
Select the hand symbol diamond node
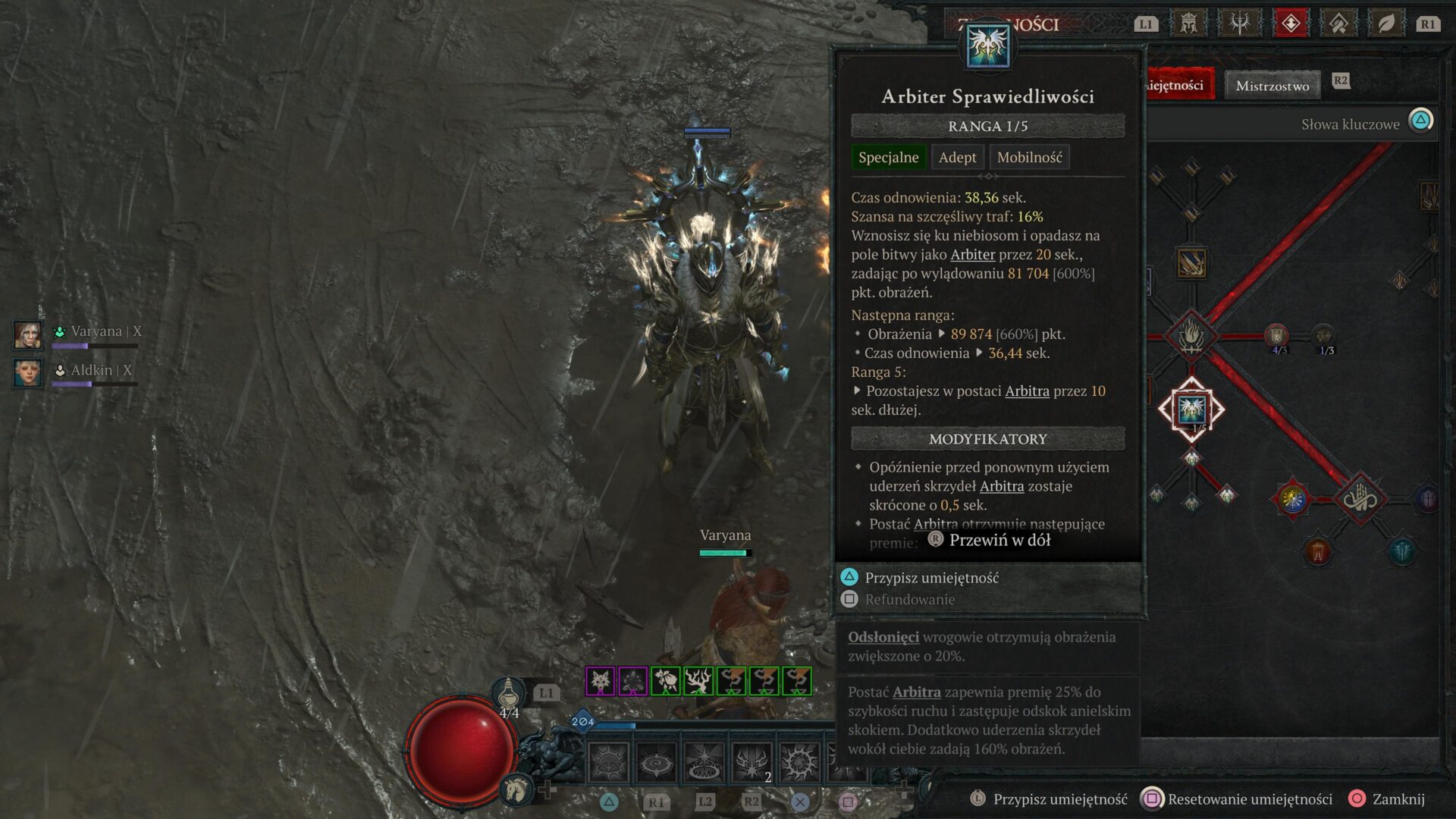tap(1360, 498)
